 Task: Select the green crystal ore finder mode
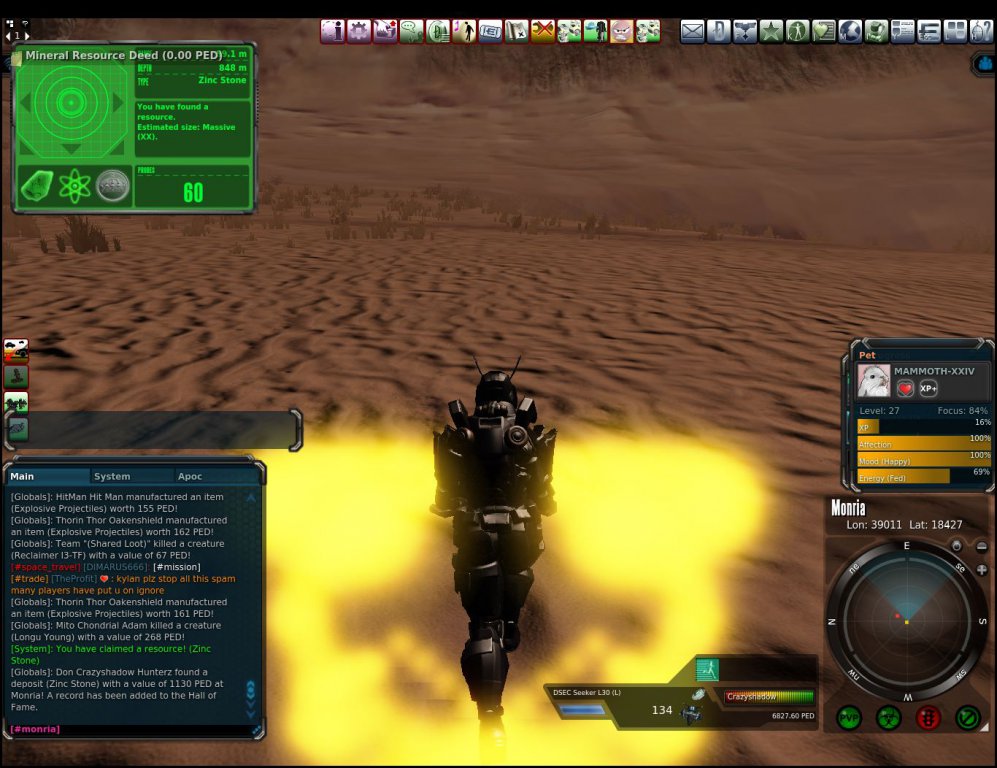click(x=37, y=186)
